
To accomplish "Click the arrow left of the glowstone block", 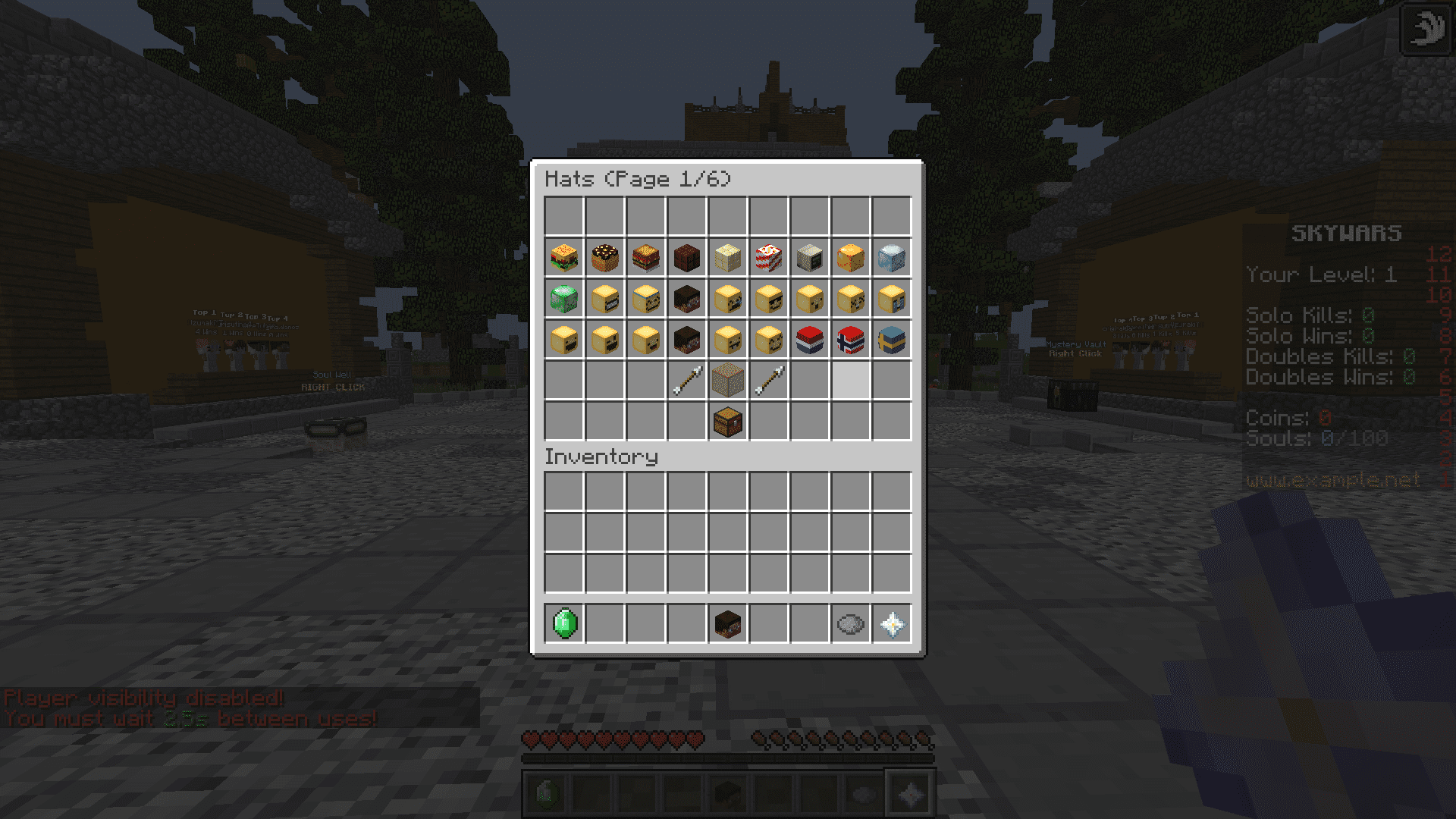I will click(x=687, y=381).
